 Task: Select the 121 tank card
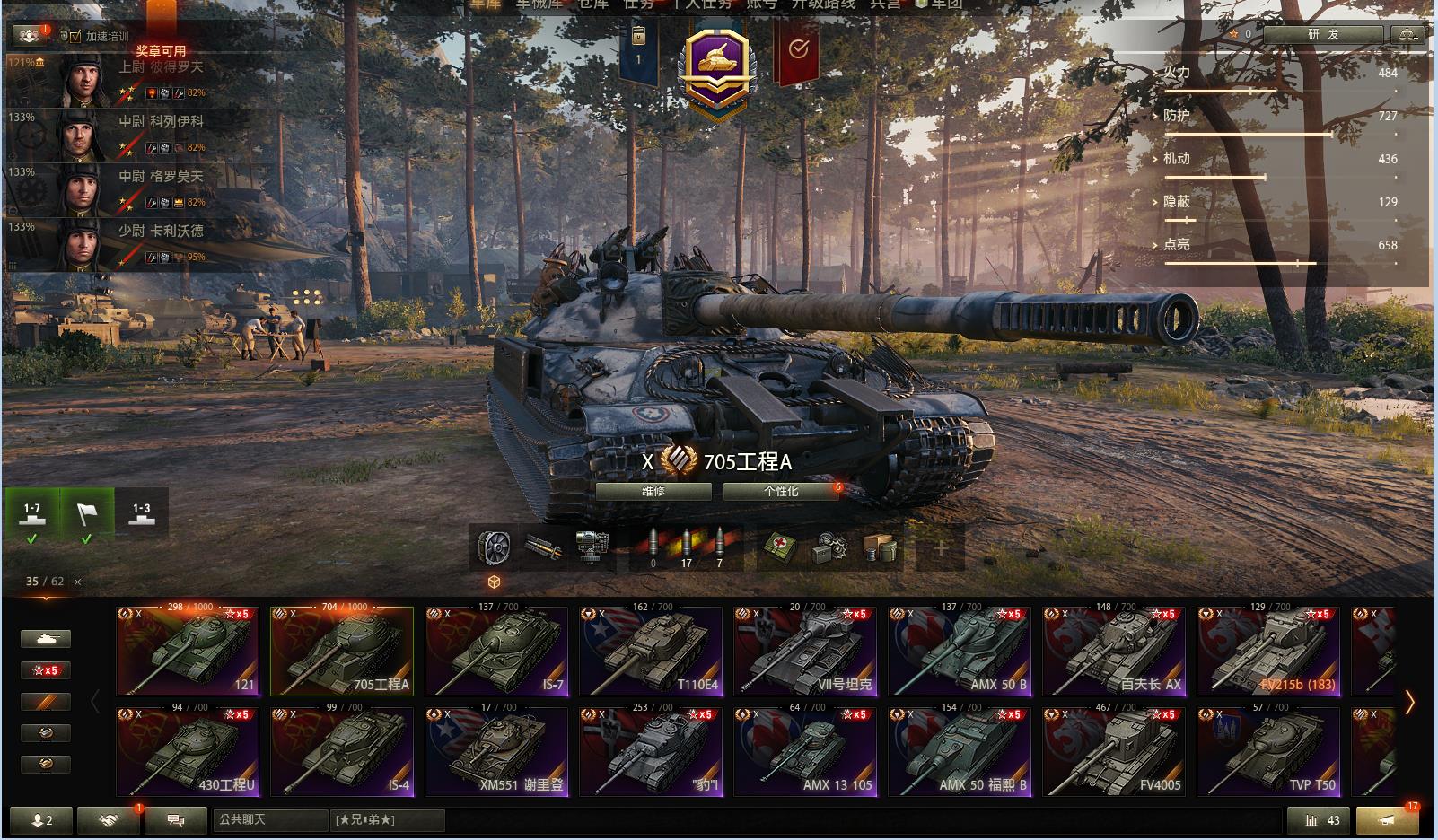pos(188,652)
